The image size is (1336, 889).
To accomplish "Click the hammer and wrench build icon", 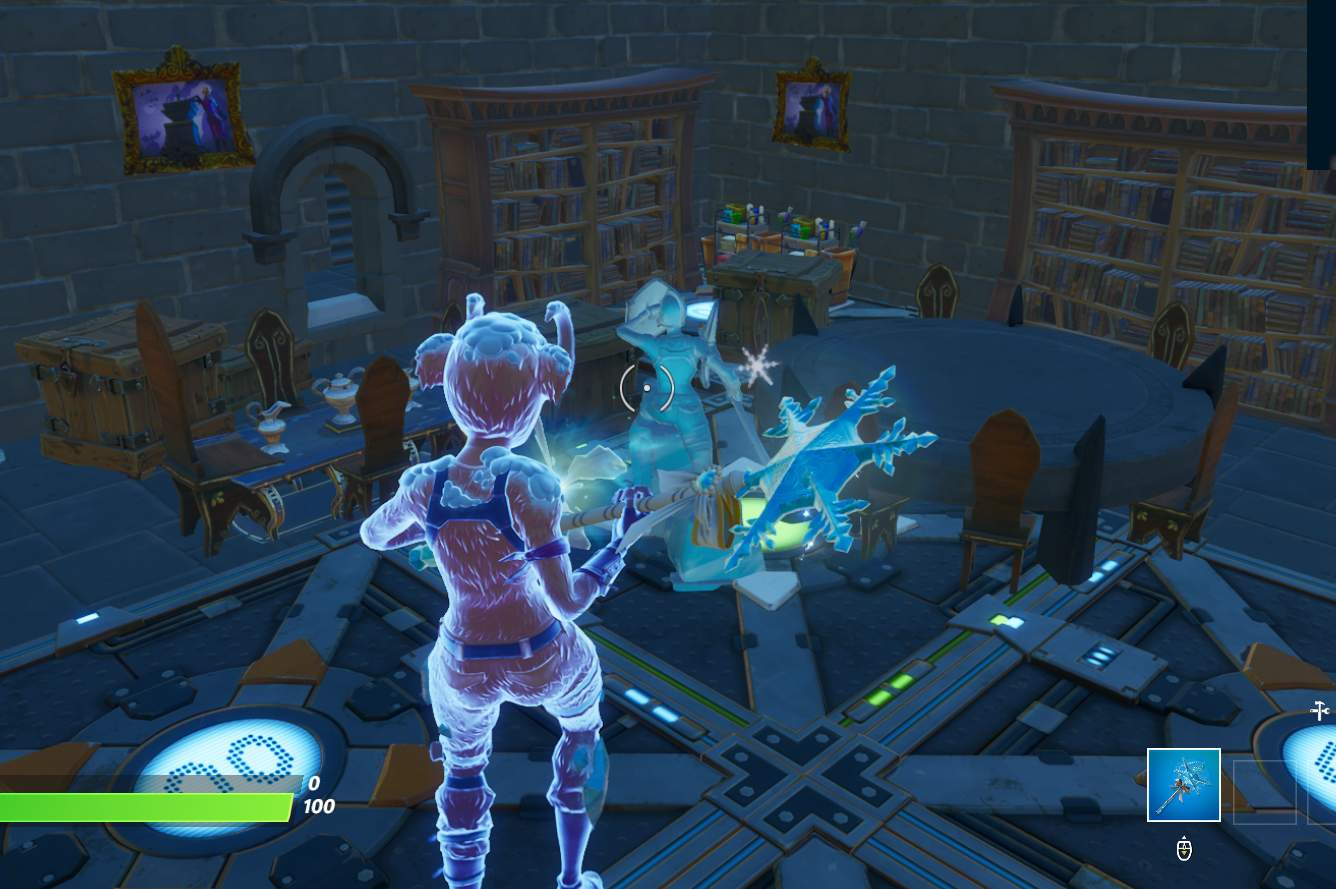I will (1318, 708).
